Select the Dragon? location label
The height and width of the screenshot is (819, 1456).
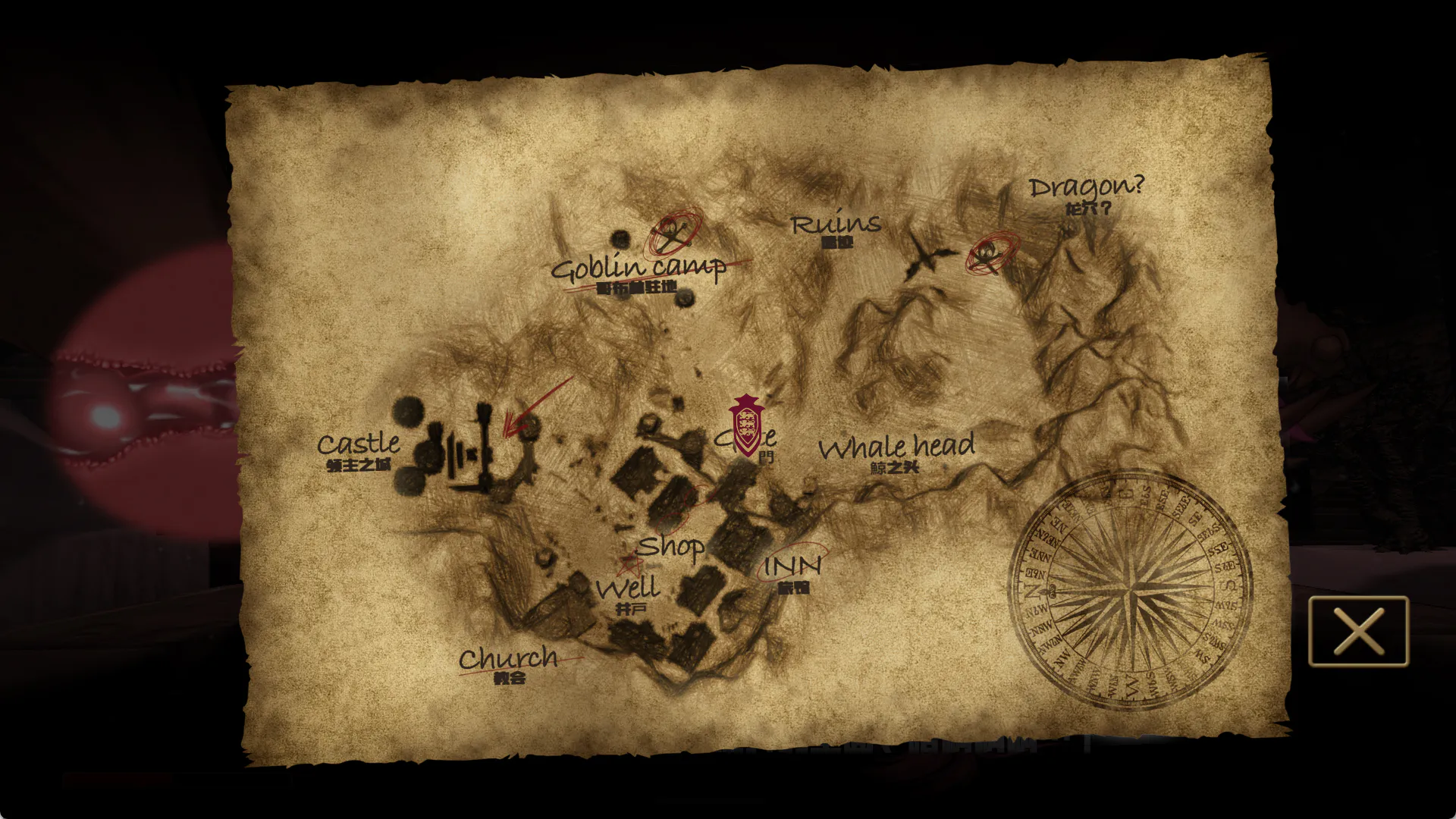(x=1086, y=187)
